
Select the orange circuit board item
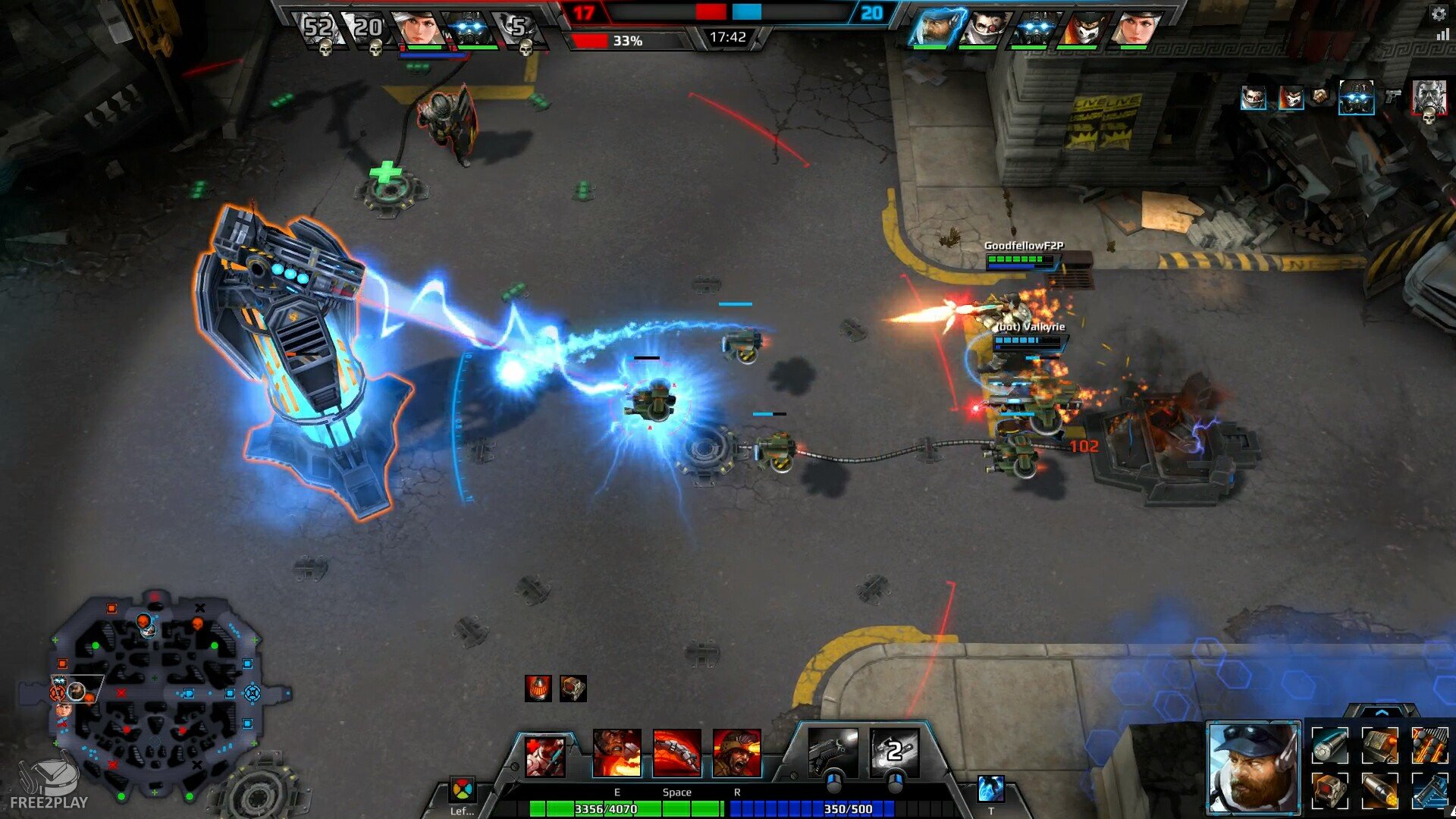tap(1430, 744)
